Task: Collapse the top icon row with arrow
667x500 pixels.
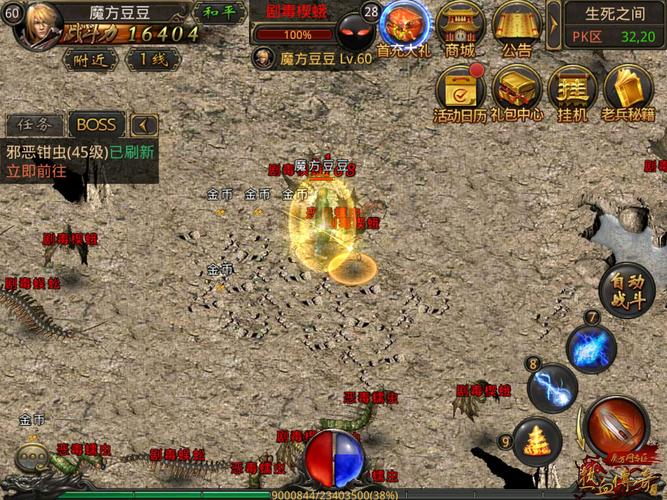Action: coord(554,17)
